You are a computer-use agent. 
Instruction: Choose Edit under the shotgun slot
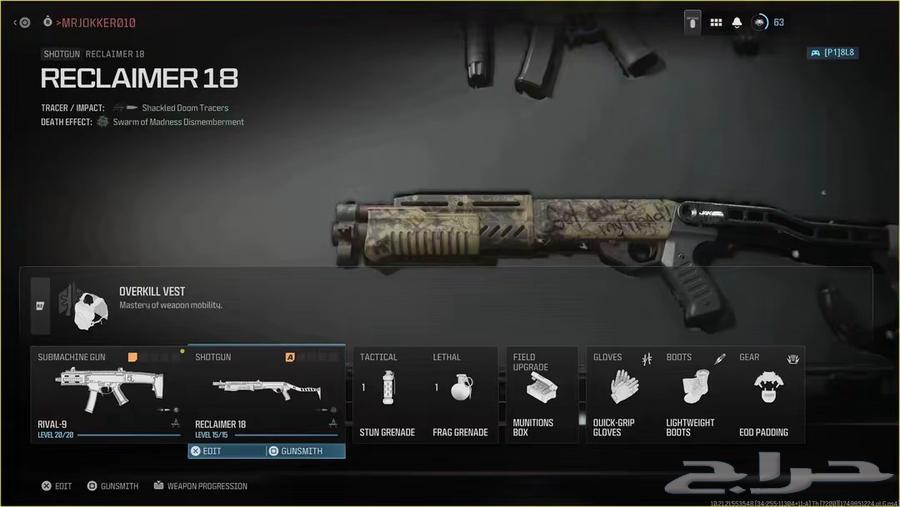click(227, 451)
